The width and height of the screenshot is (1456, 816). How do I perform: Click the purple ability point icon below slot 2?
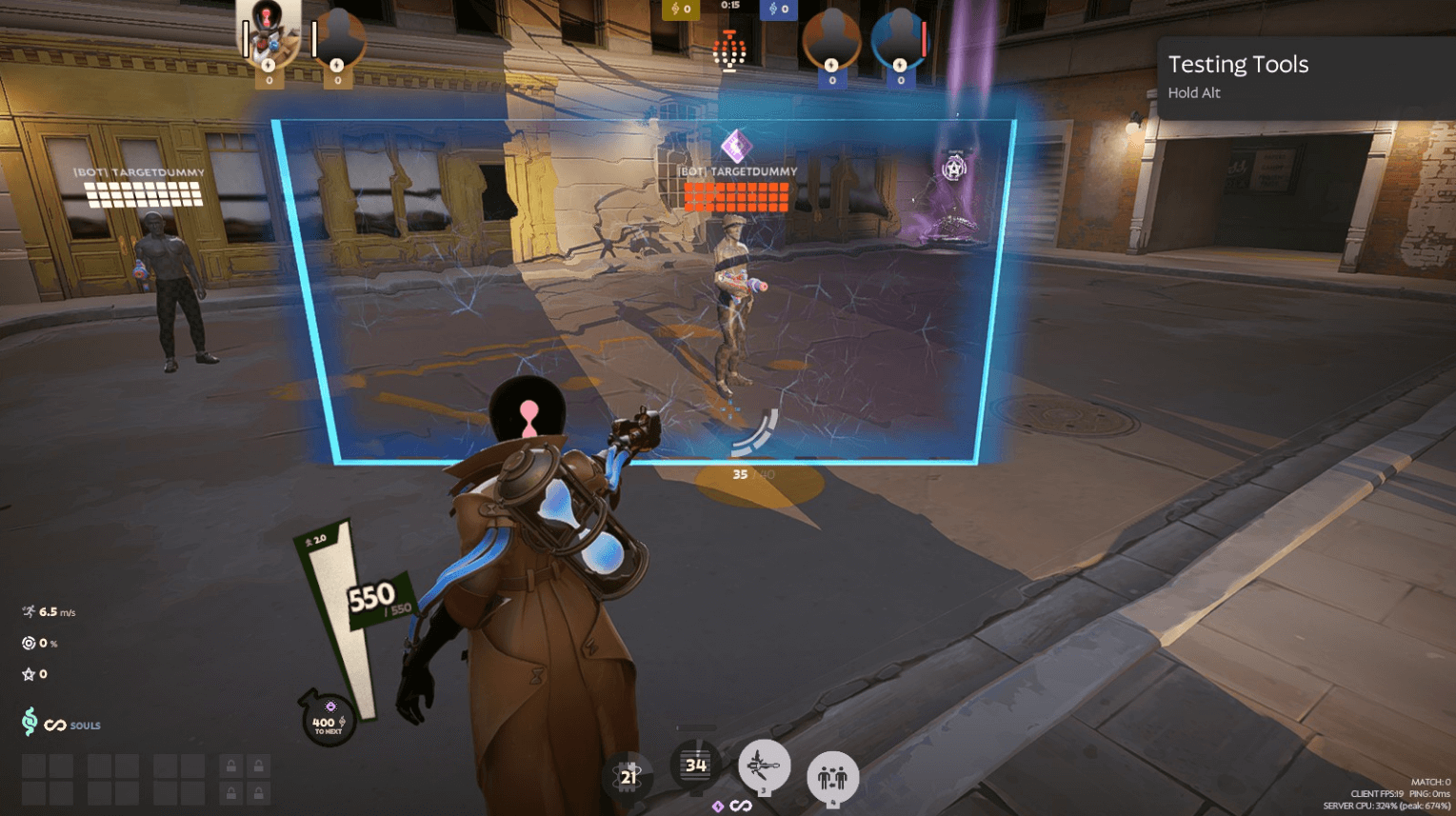718,806
